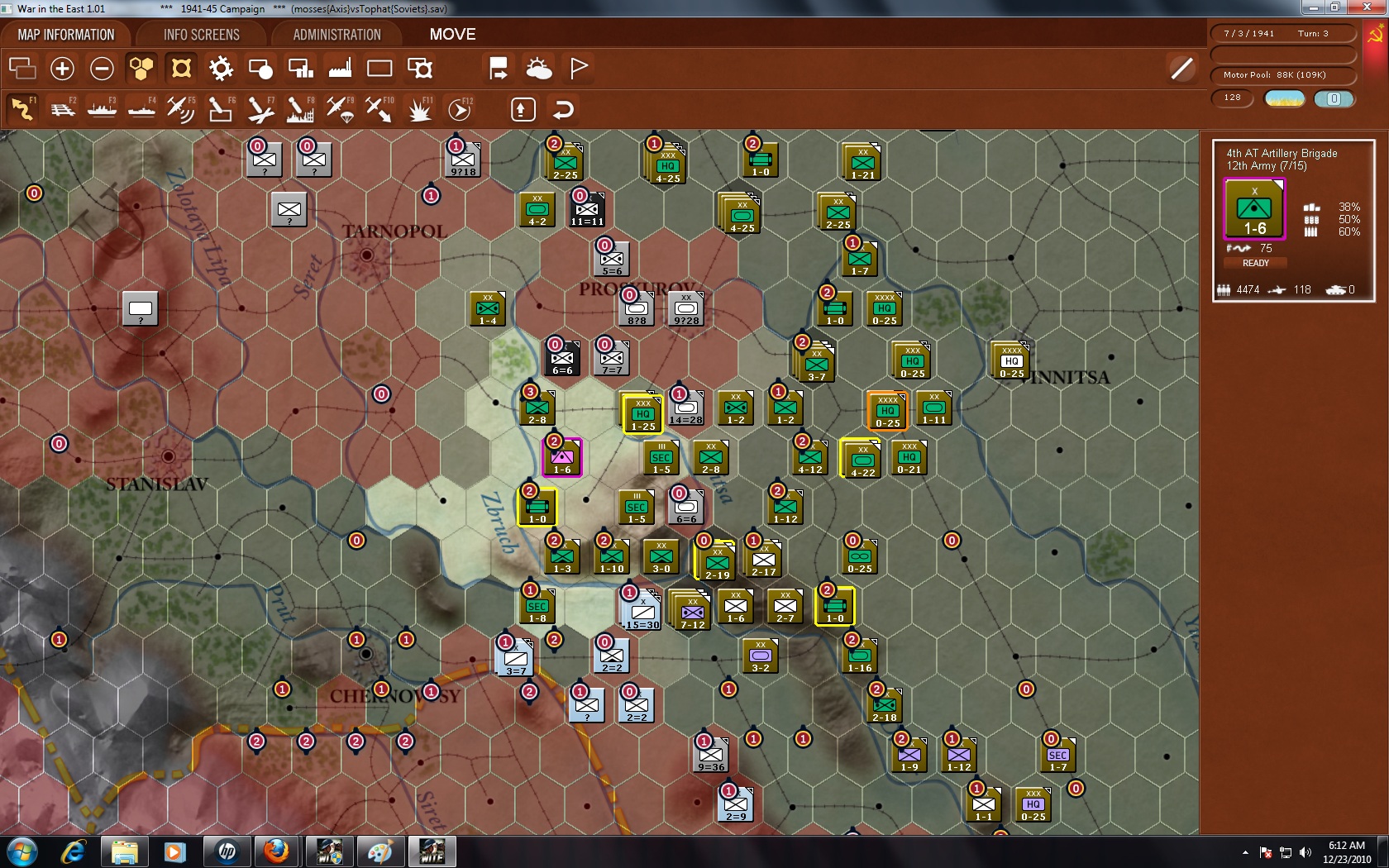
Task: Open the factory locations display icon
Action: [339, 69]
